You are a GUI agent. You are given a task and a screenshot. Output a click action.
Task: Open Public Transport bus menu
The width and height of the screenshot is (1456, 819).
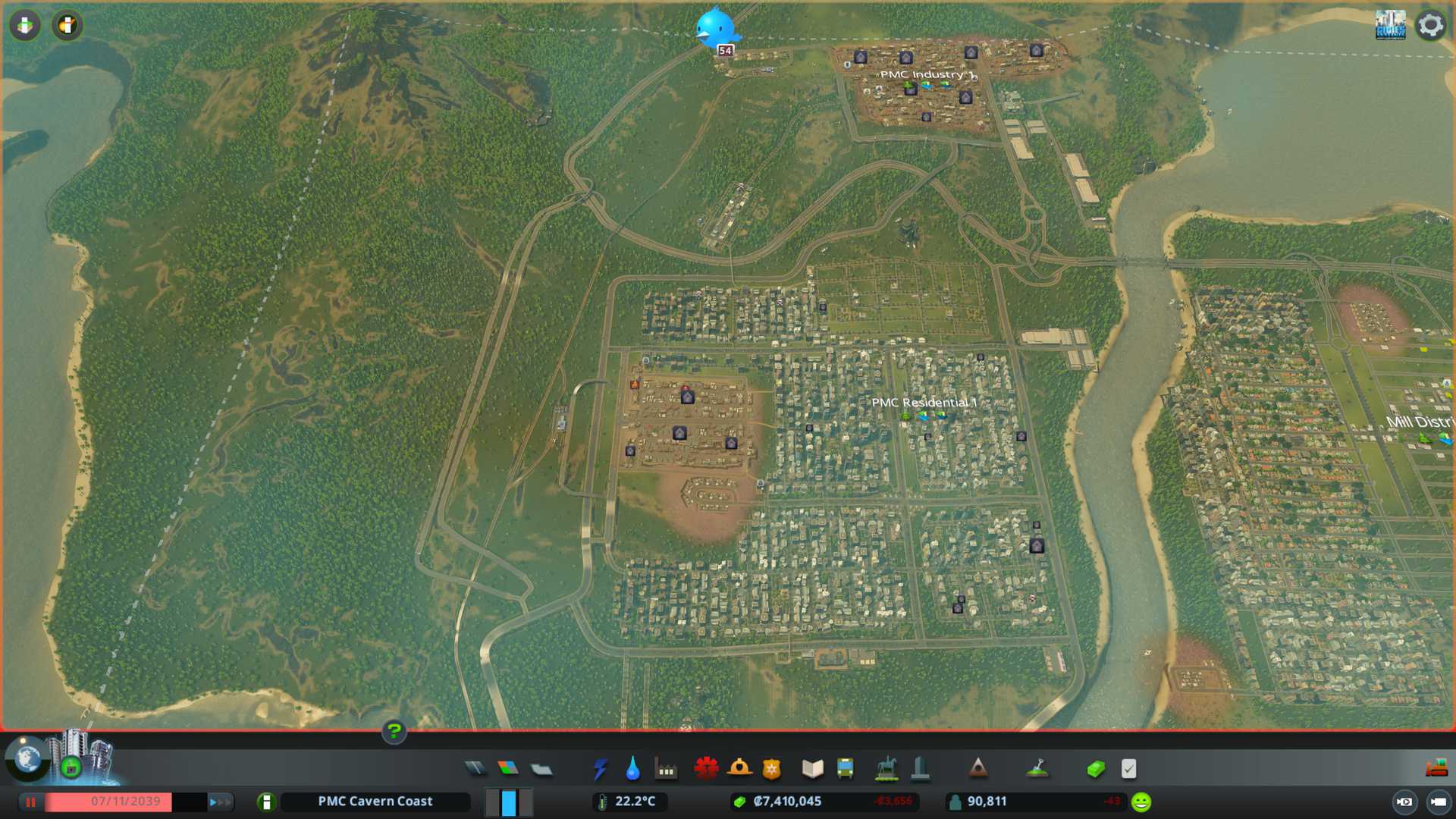(x=845, y=769)
